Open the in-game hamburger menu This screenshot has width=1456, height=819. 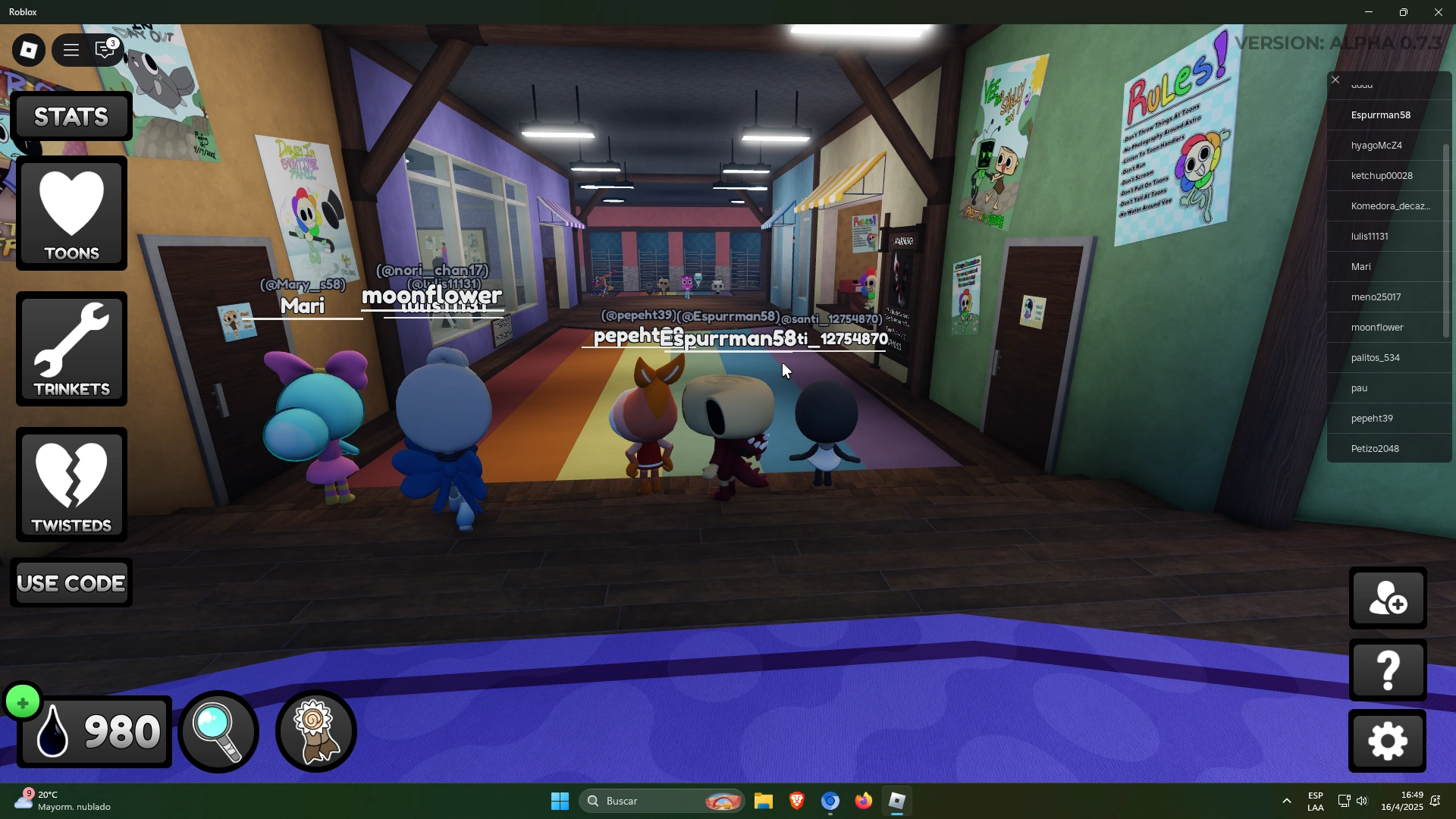click(71, 49)
